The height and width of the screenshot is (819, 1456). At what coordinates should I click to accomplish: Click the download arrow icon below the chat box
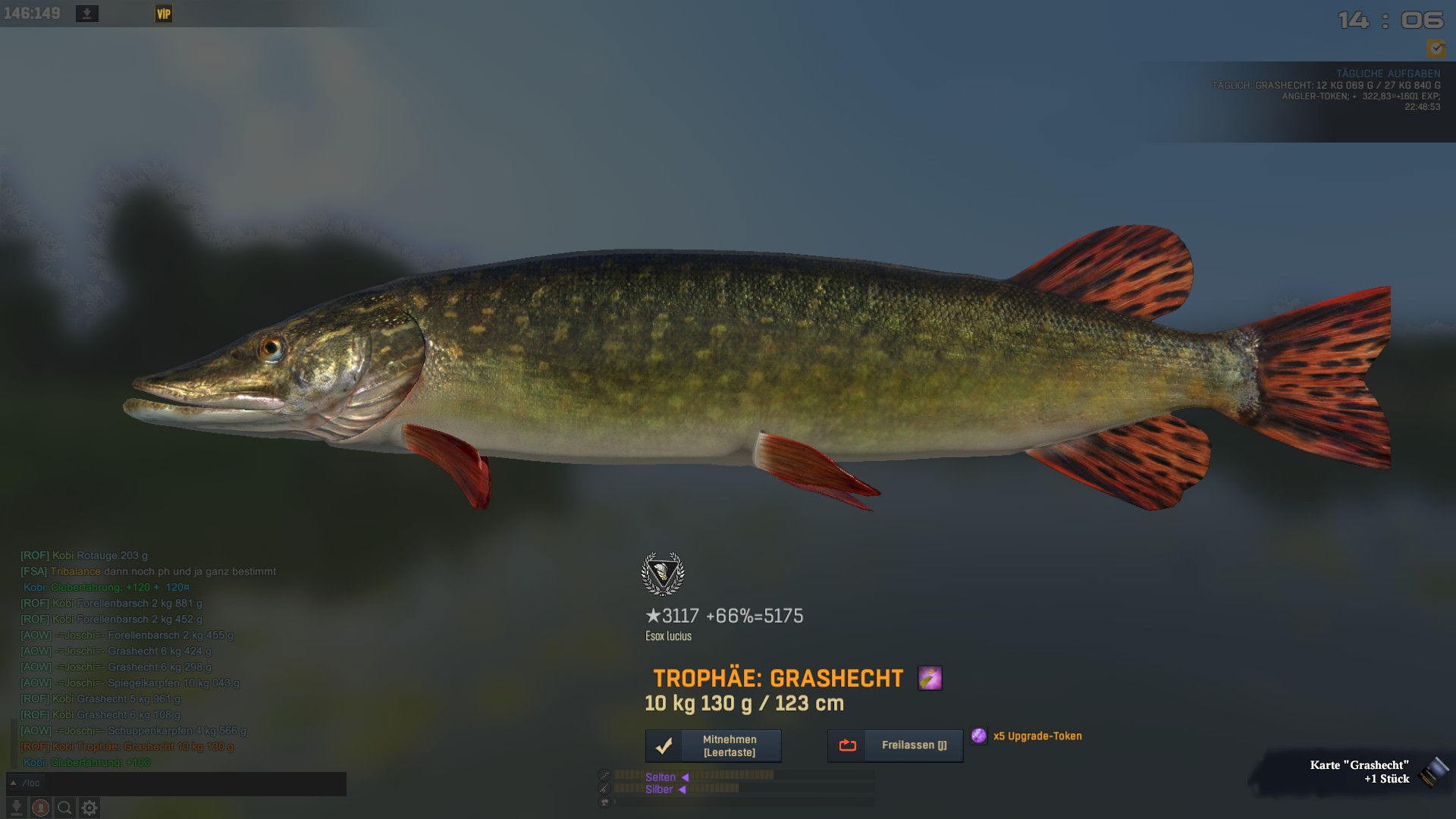click(16, 808)
